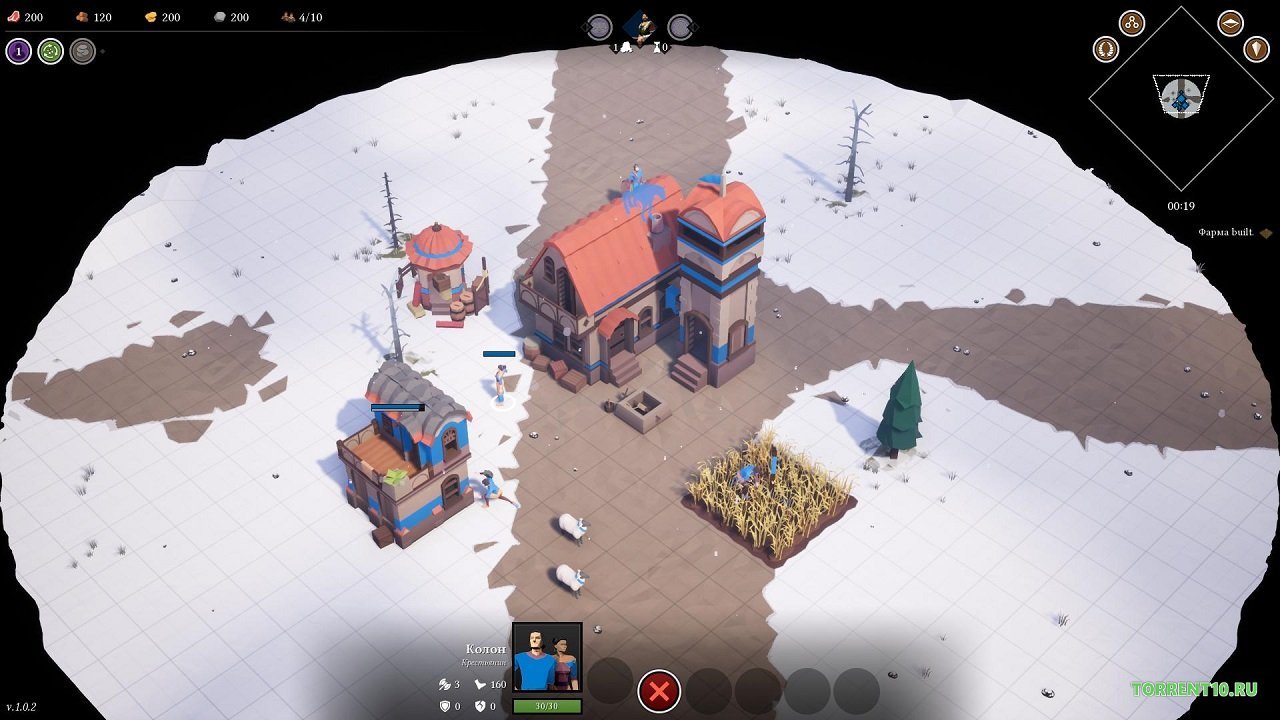Click the grey stacked coins icon
The image size is (1280, 720).
point(83,51)
